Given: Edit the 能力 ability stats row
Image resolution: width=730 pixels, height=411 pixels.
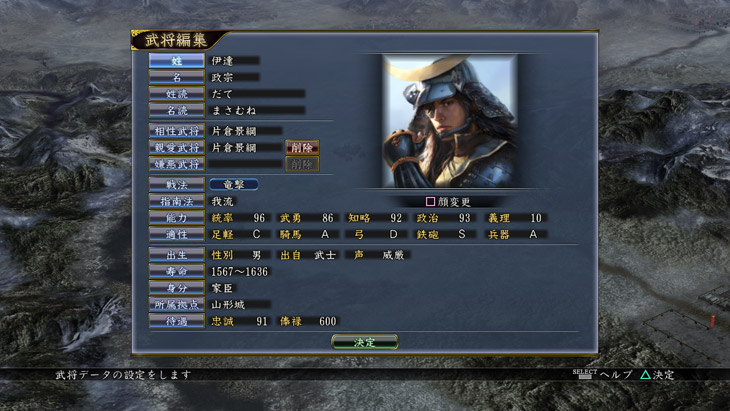Looking at the screenshot, I should 177,218.
